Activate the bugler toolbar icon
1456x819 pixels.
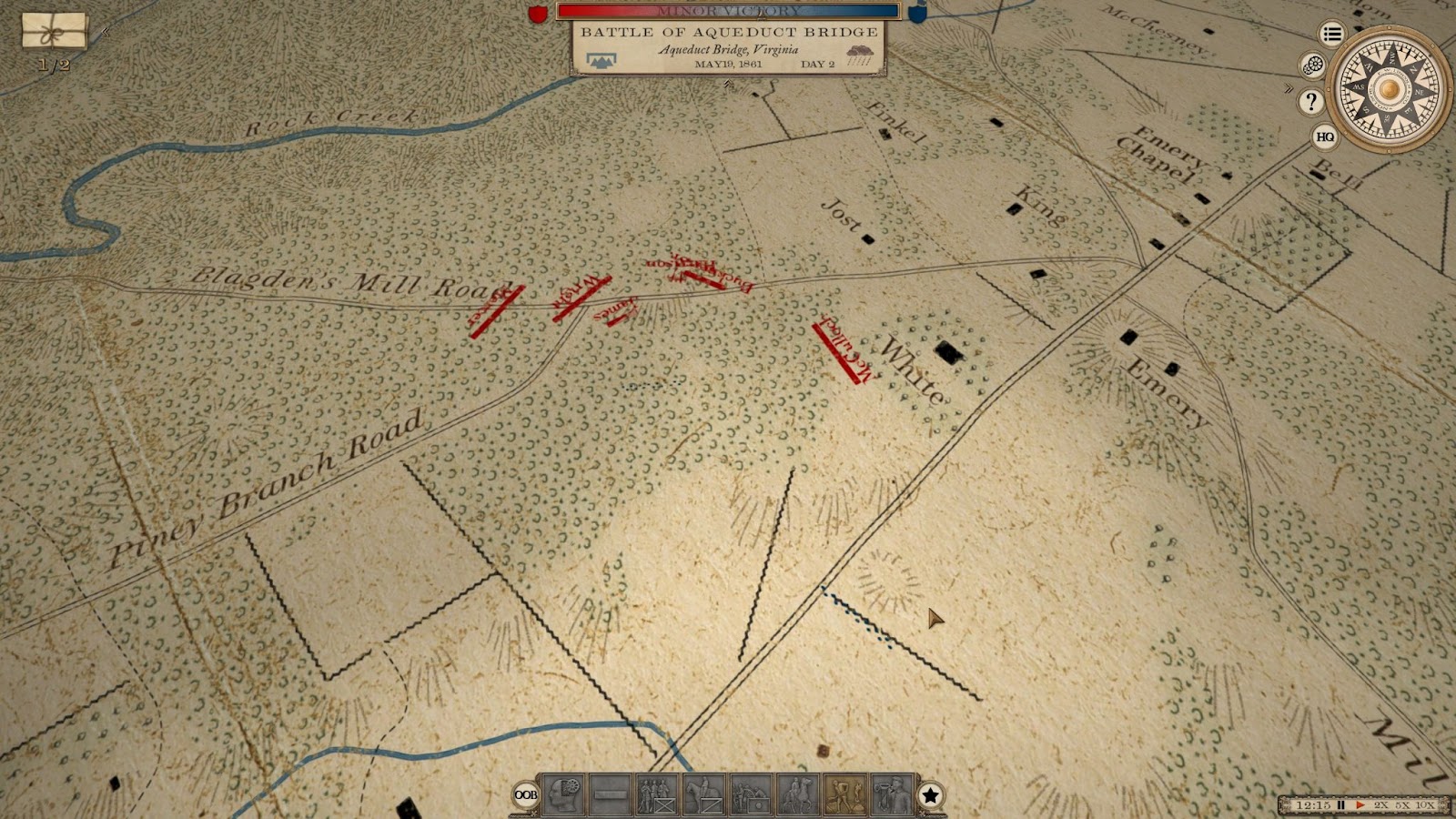[x=892, y=794]
